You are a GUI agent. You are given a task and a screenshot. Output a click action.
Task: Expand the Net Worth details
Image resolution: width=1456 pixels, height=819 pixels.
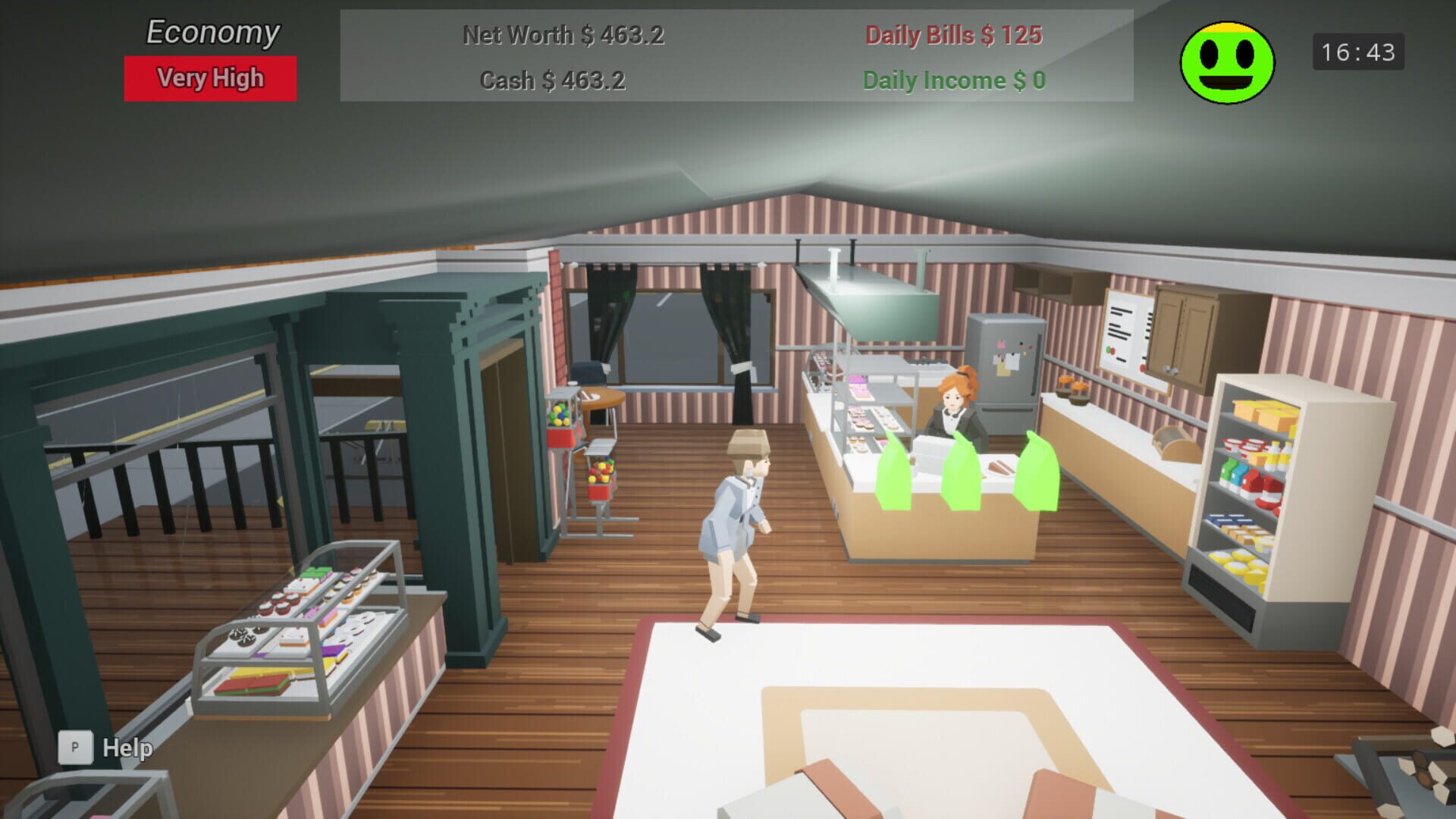click(x=563, y=36)
